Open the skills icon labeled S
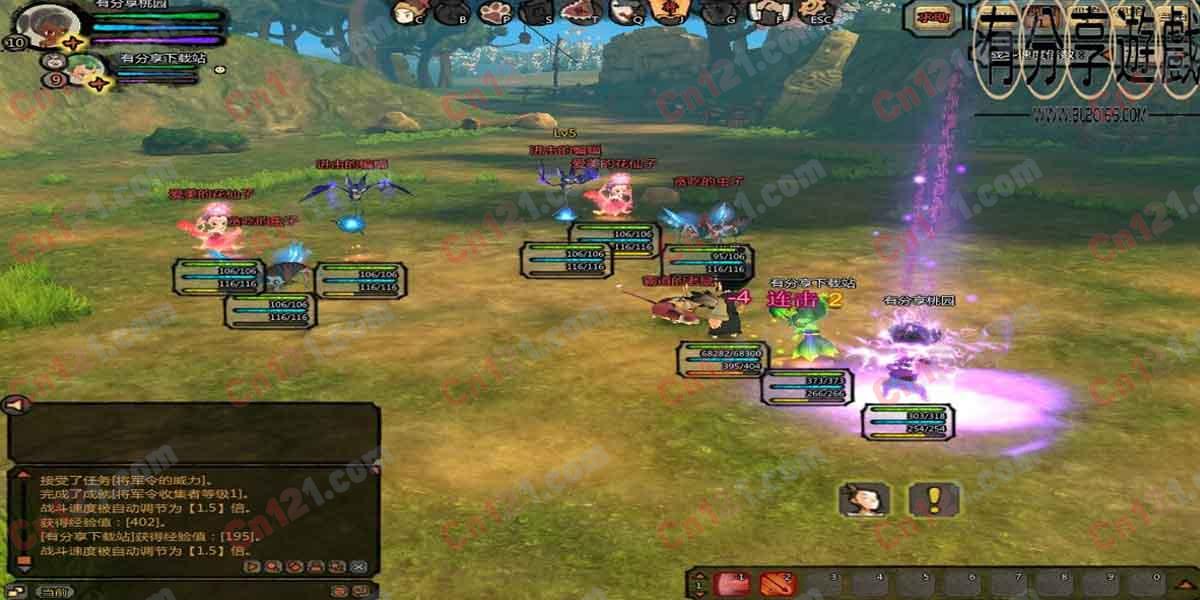This screenshot has height=600, width=1200. tap(536, 13)
